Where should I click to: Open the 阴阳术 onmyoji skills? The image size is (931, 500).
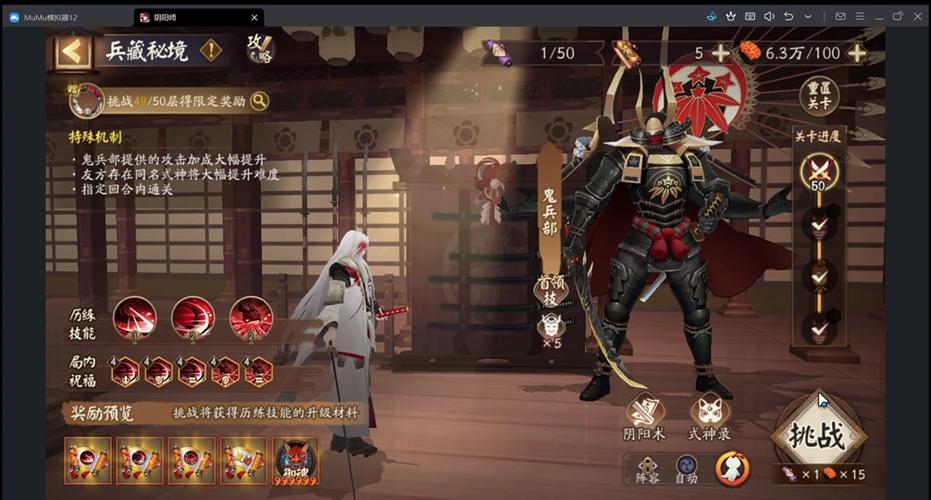(646, 418)
